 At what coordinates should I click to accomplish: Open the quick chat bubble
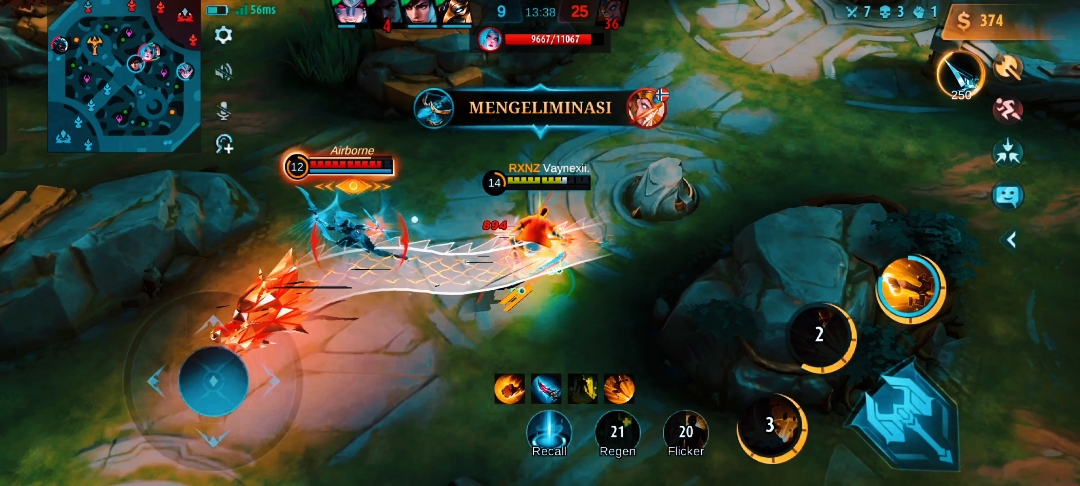1007,195
